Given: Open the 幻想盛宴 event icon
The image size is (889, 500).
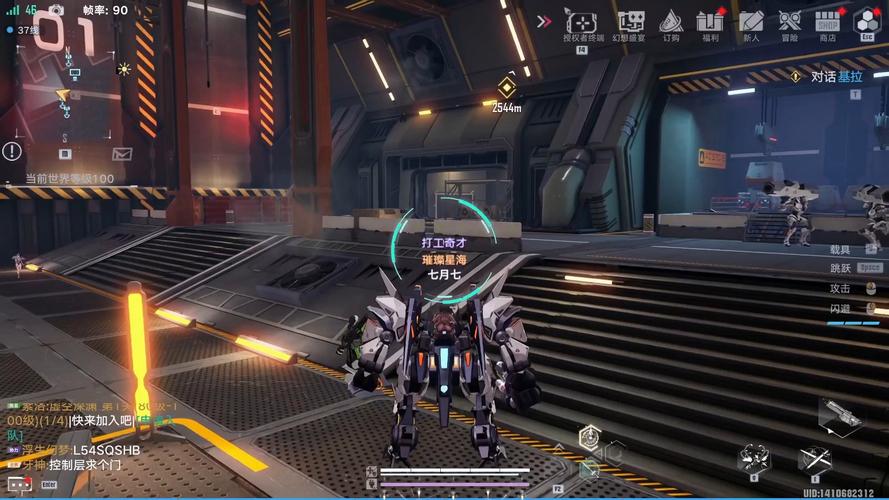Looking at the screenshot, I should (630, 22).
